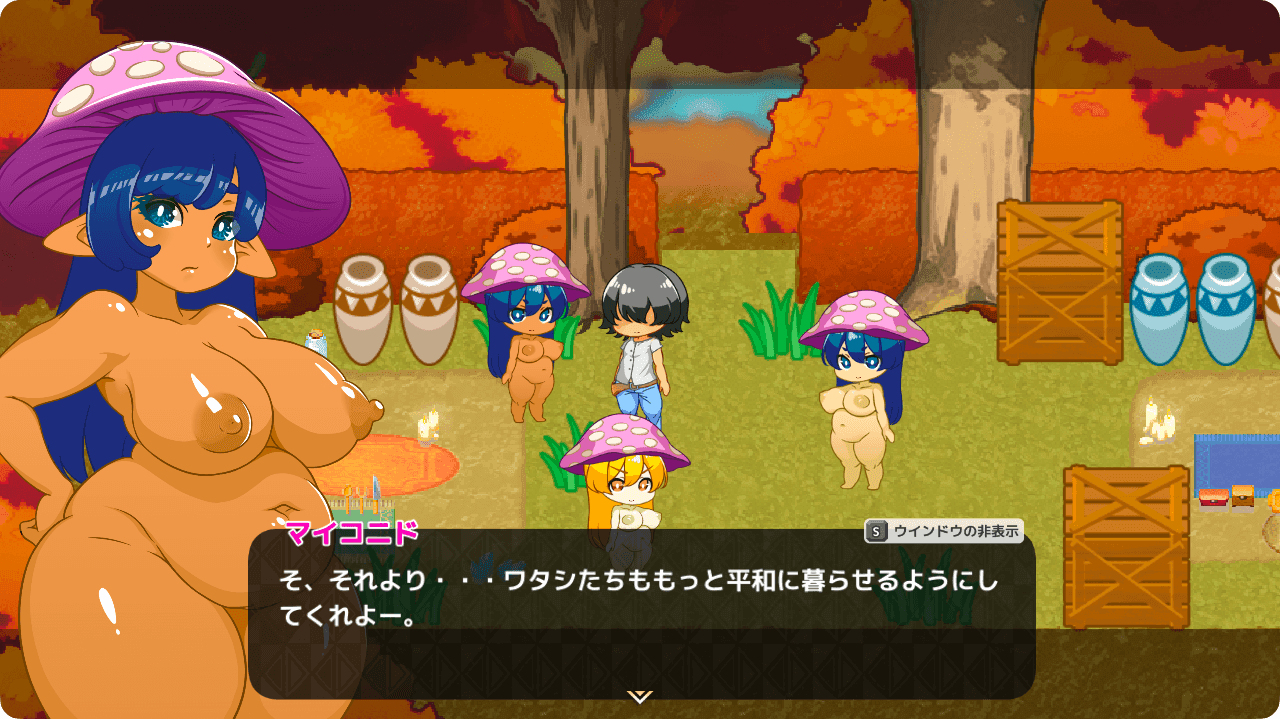Advance dialogue with the down-arrow indicator
This screenshot has width=1280, height=719.
pyautogui.click(x=640, y=696)
